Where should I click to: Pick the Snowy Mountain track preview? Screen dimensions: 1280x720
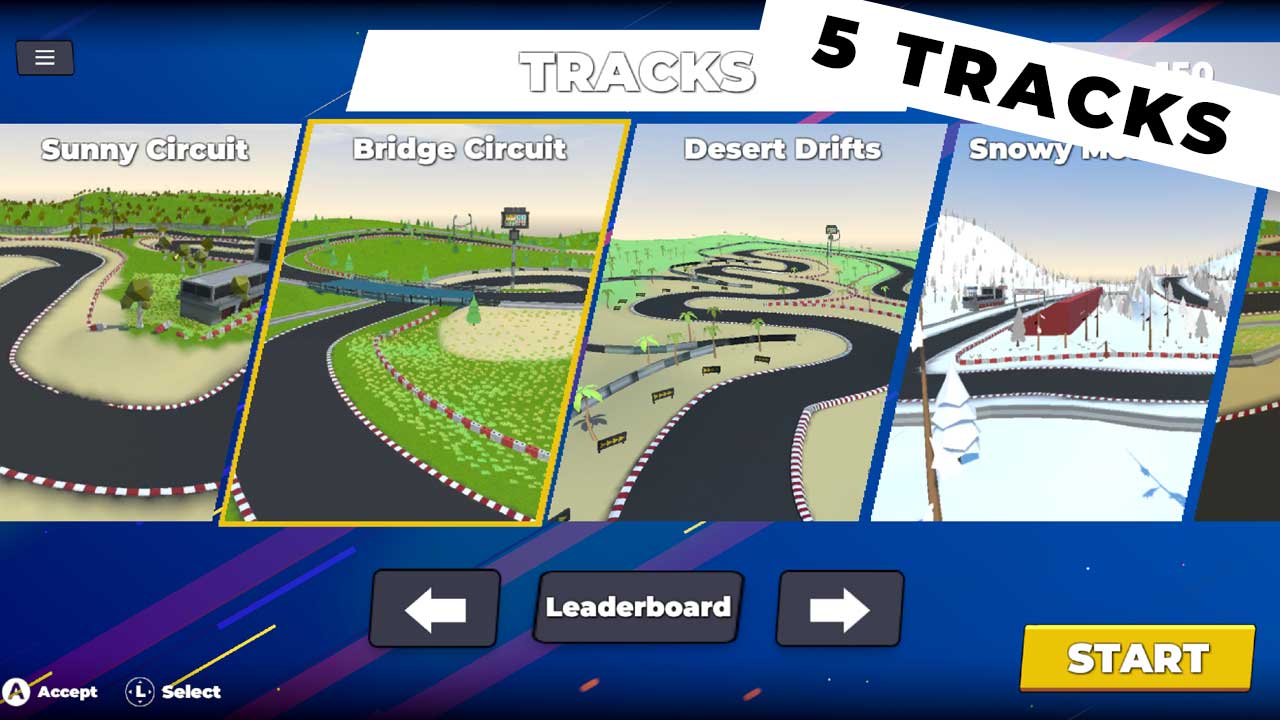coord(1070,330)
